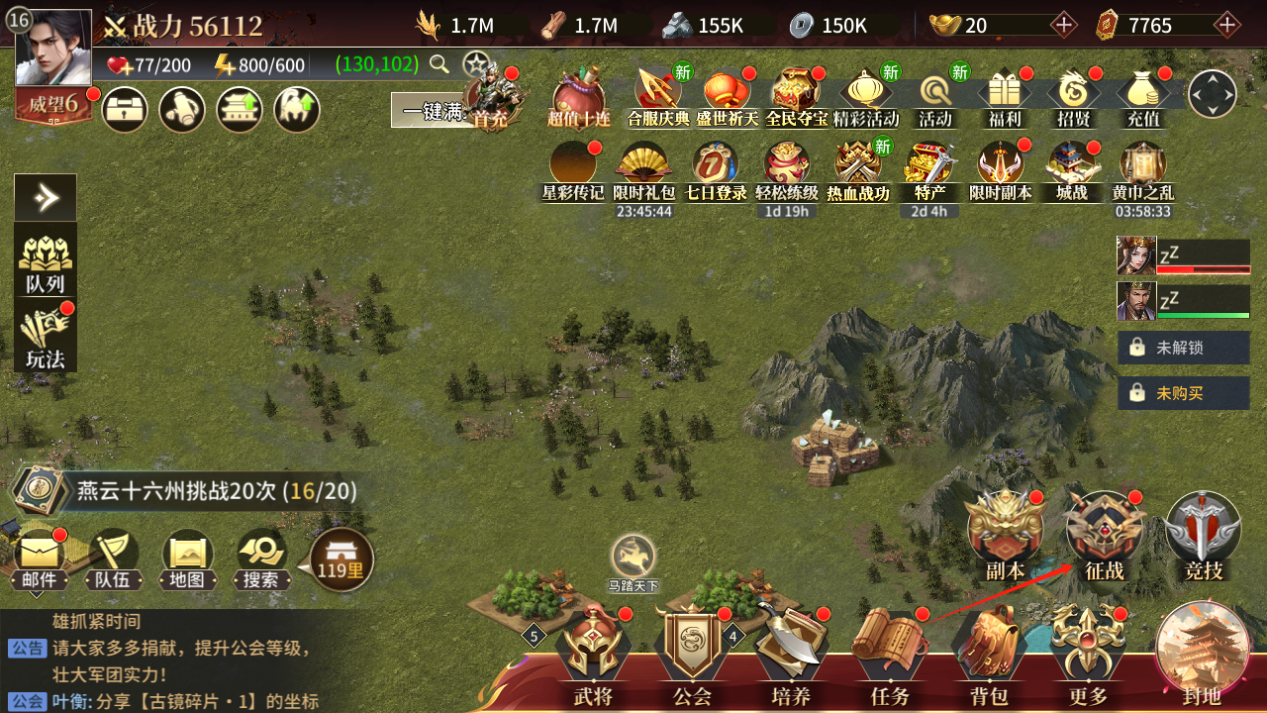Open the 福利 welfare gift event
This screenshot has height=713, width=1267.
click(1003, 100)
